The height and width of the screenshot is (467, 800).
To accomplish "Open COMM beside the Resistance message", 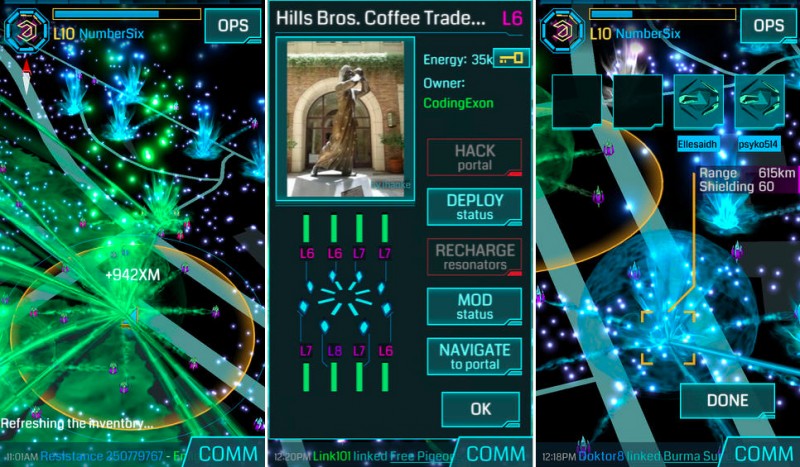I will 228,453.
